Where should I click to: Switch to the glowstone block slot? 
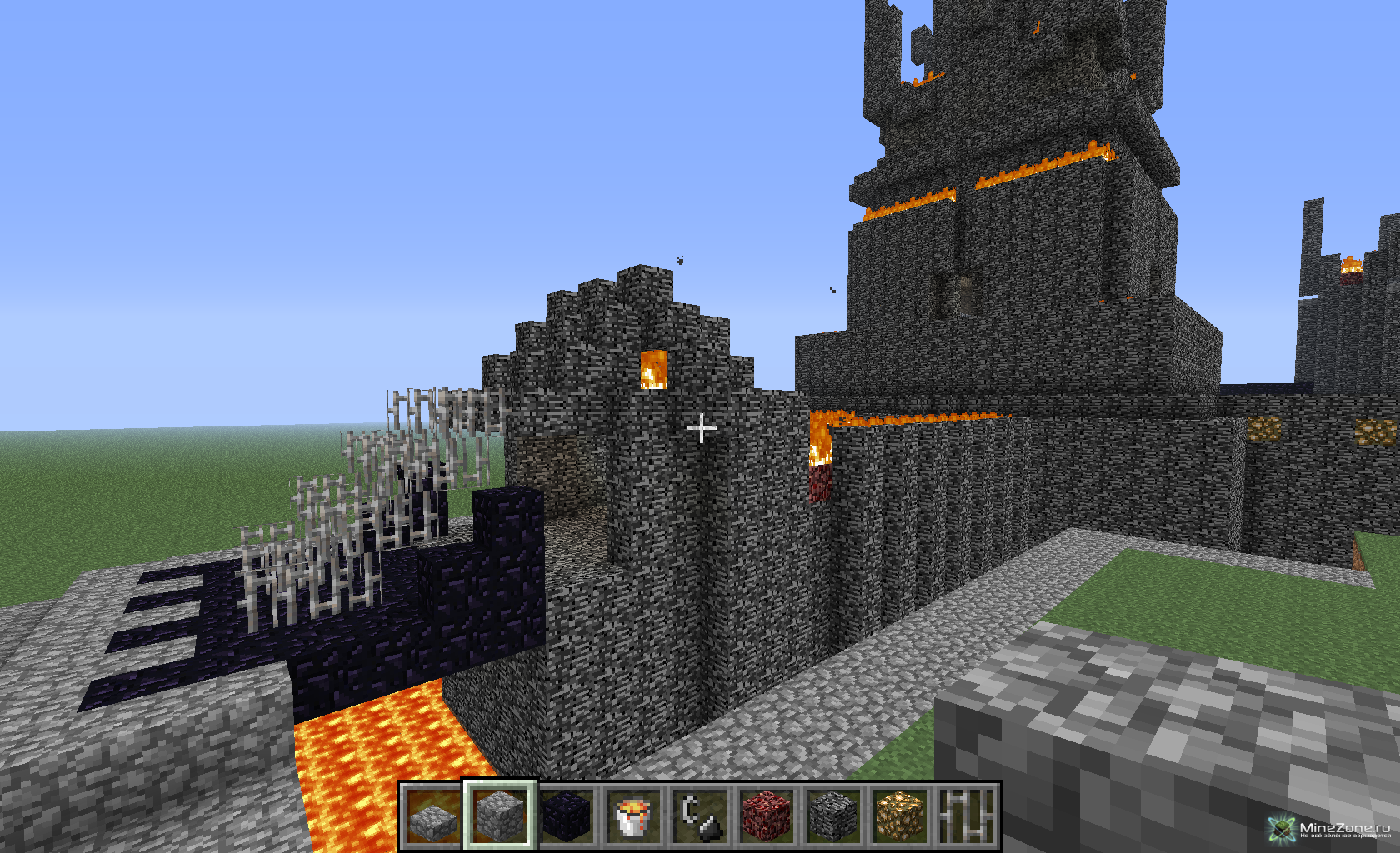pyautogui.click(x=899, y=816)
